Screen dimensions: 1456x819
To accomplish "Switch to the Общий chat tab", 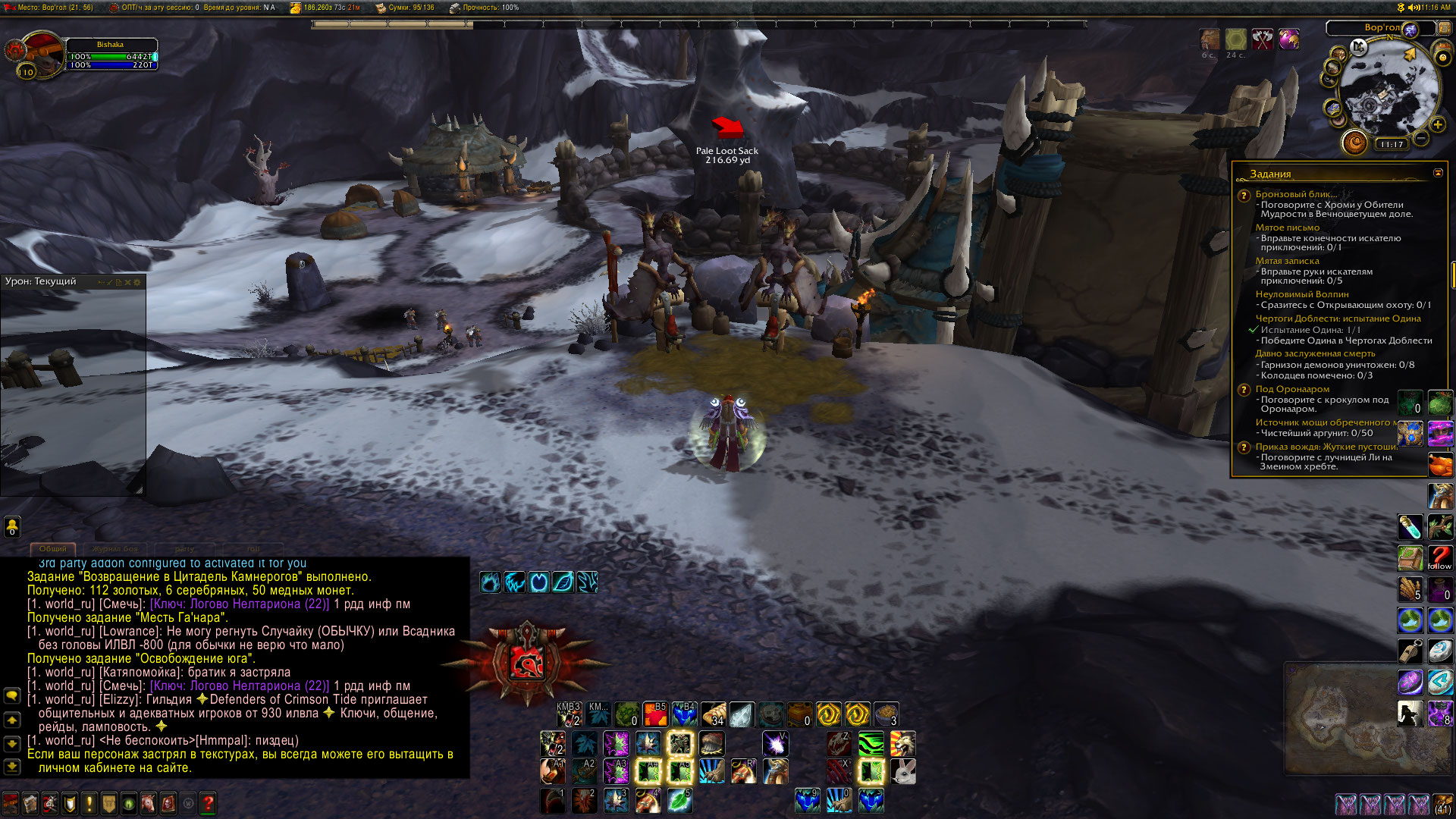I will coord(53,548).
